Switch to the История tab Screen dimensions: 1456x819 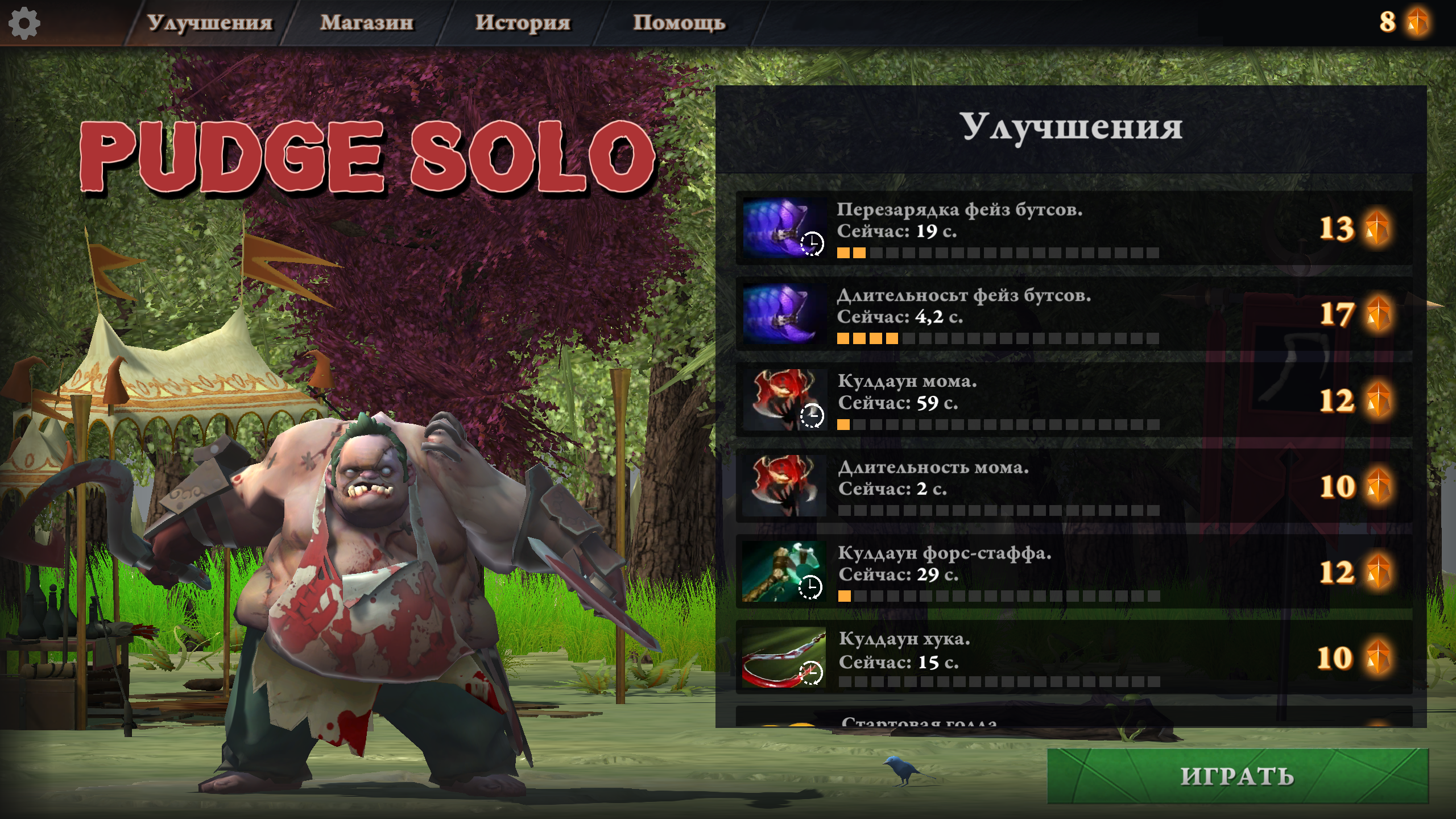click(523, 24)
